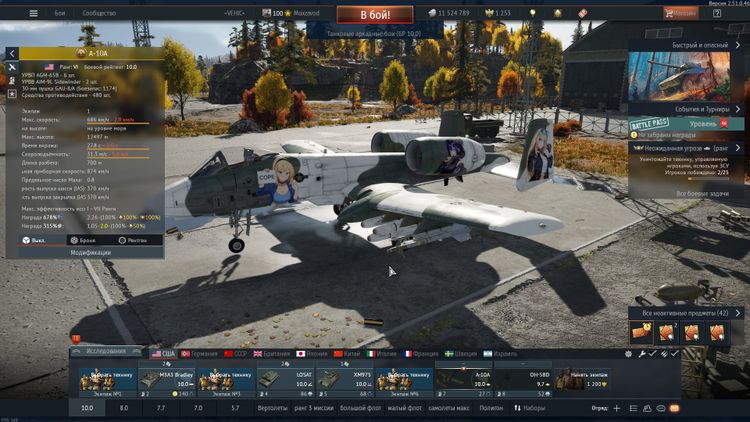
Task: Open the hamburger main menu
Action: pyautogui.click(x=33, y=14)
